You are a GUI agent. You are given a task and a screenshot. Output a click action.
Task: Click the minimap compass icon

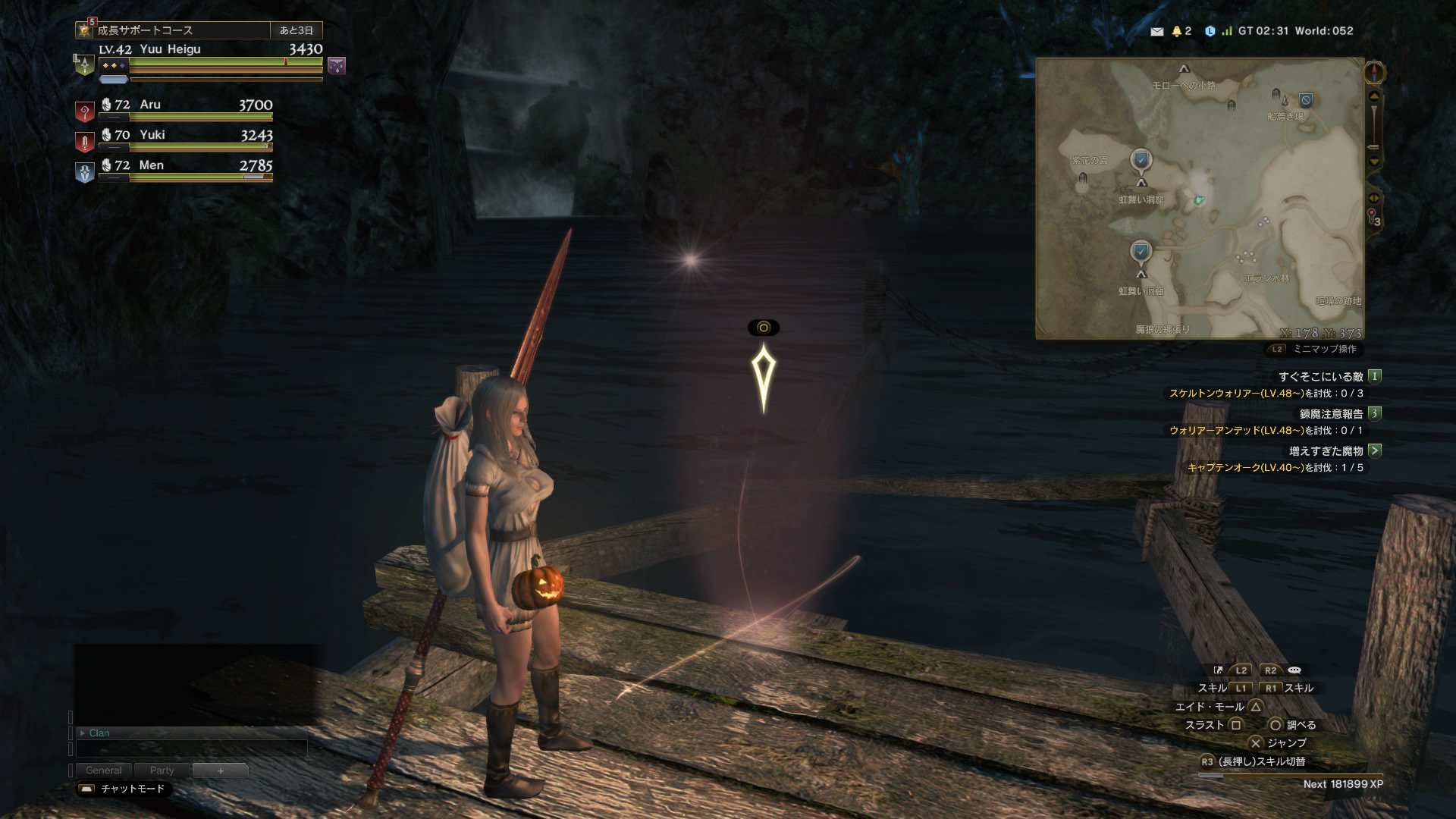[1374, 73]
